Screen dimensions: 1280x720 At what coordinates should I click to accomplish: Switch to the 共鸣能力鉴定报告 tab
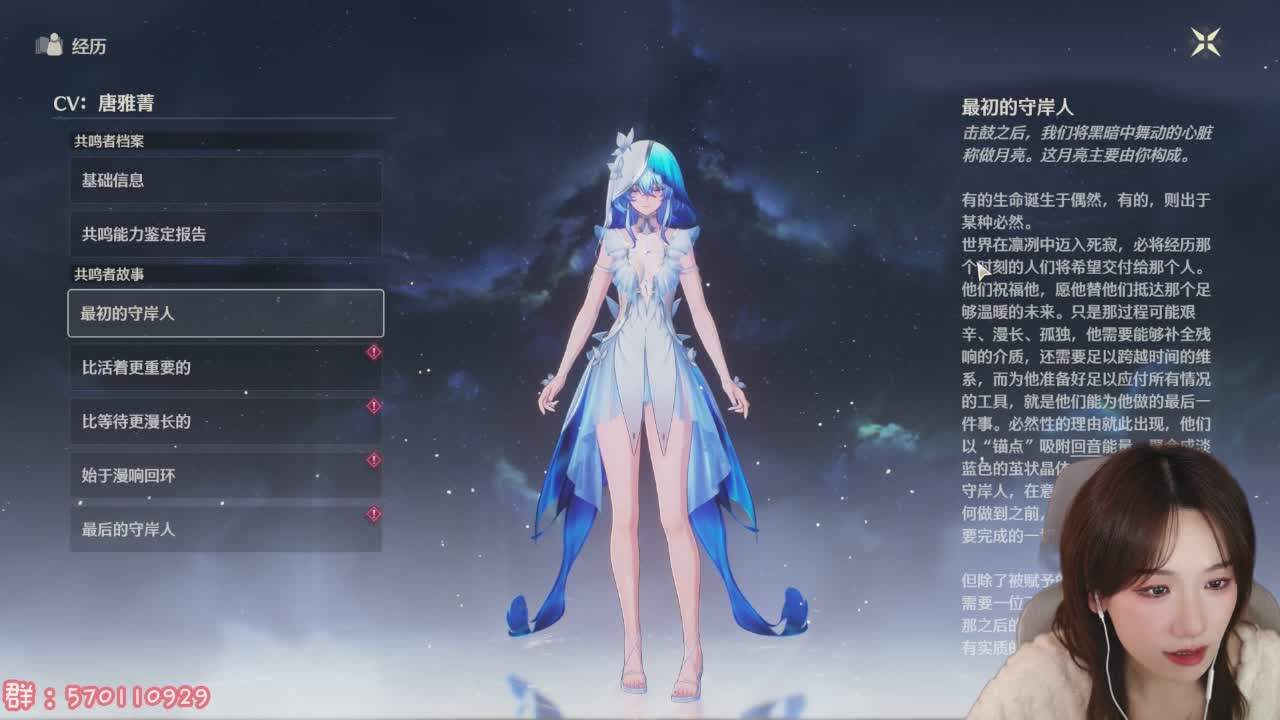click(x=224, y=236)
